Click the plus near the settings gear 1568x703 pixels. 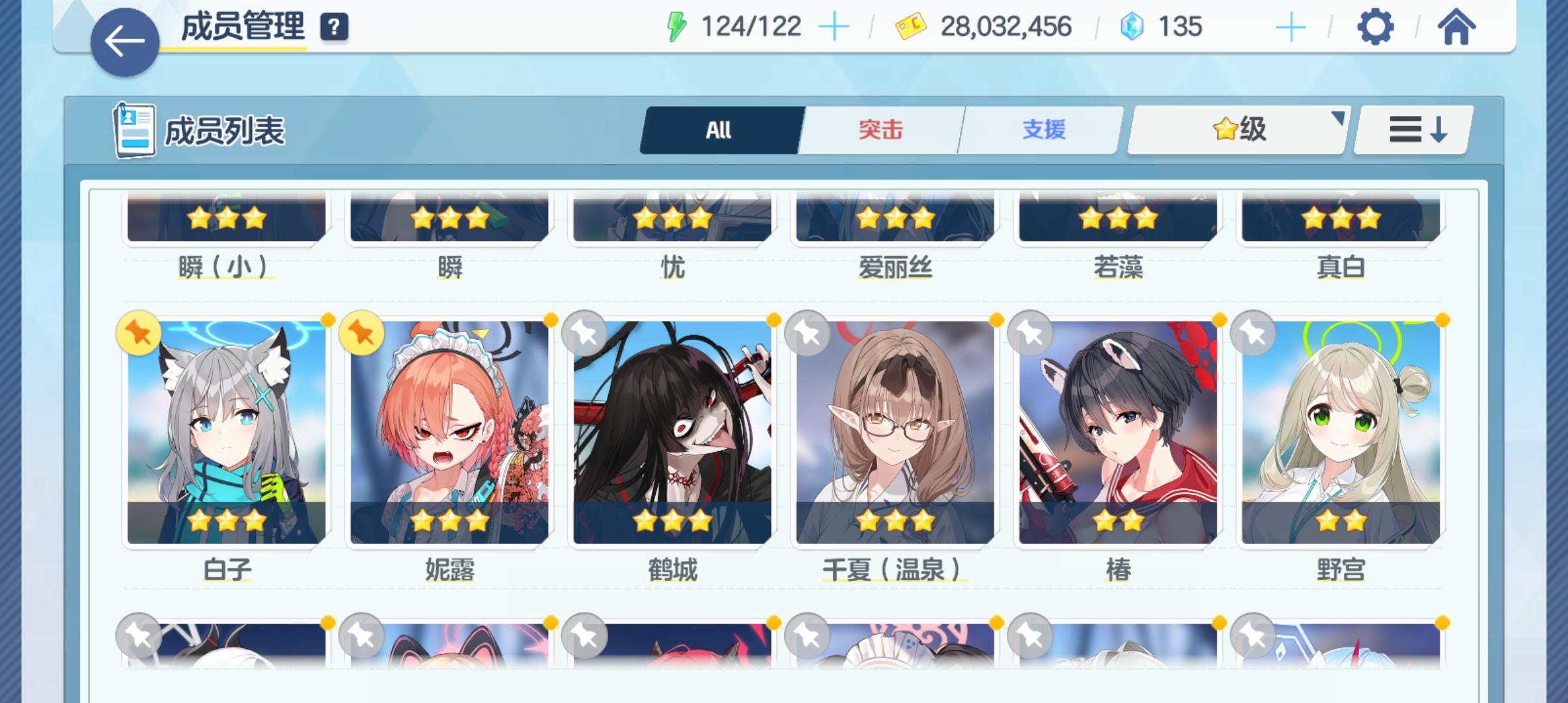(x=1290, y=26)
